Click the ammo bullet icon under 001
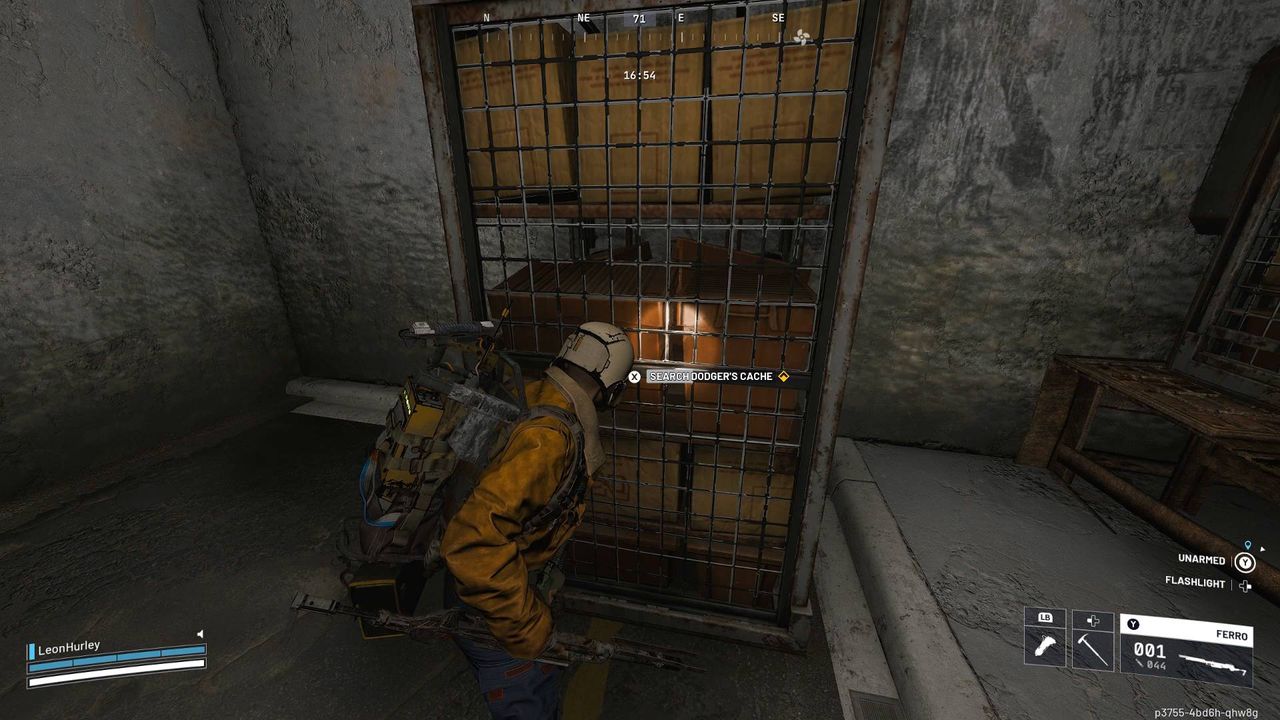 coord(1140,665)
